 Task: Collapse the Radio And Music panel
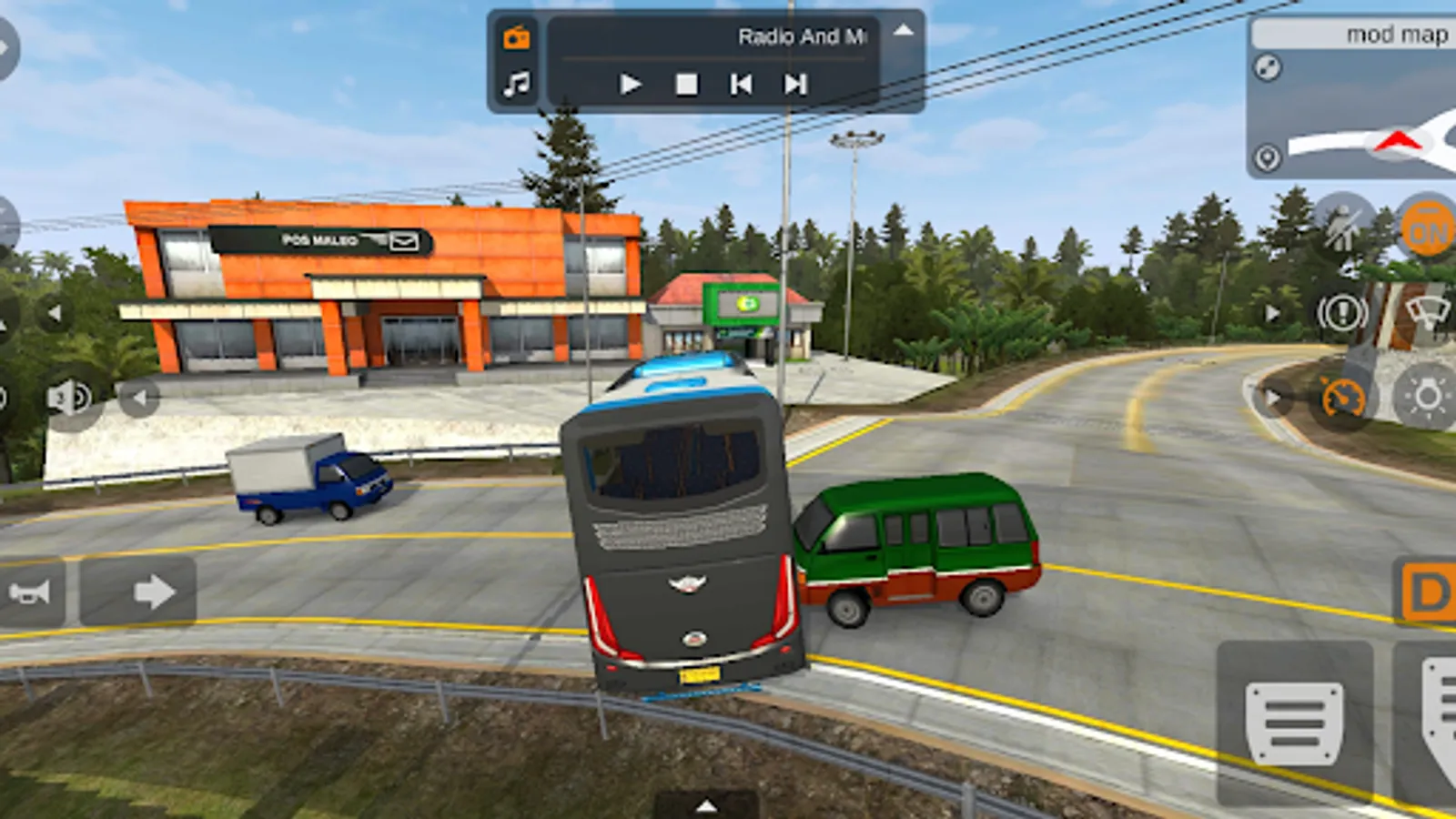coord(903,31)
